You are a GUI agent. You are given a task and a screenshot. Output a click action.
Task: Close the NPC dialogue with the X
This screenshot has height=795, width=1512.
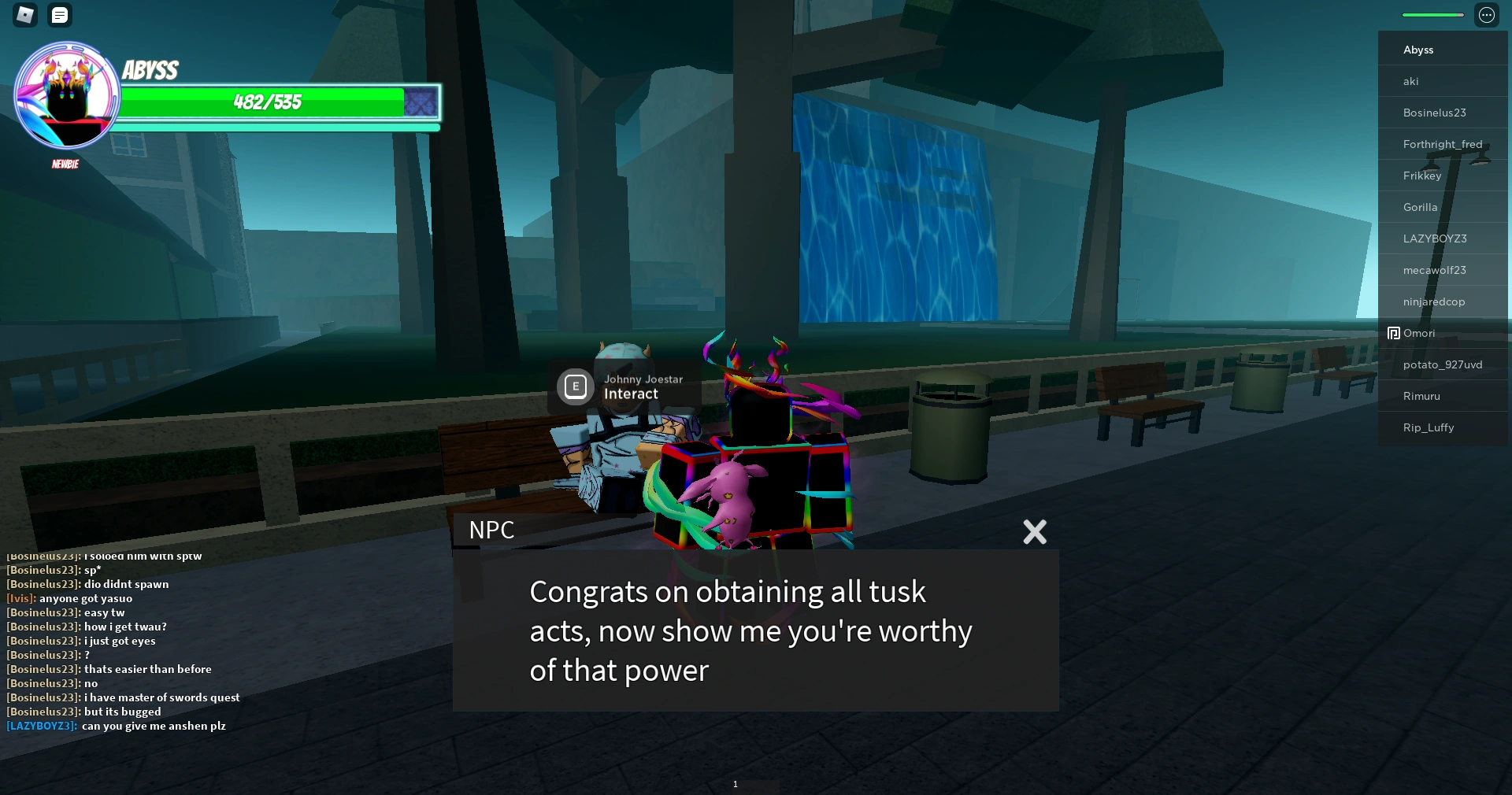click(x=1034, y=532)
